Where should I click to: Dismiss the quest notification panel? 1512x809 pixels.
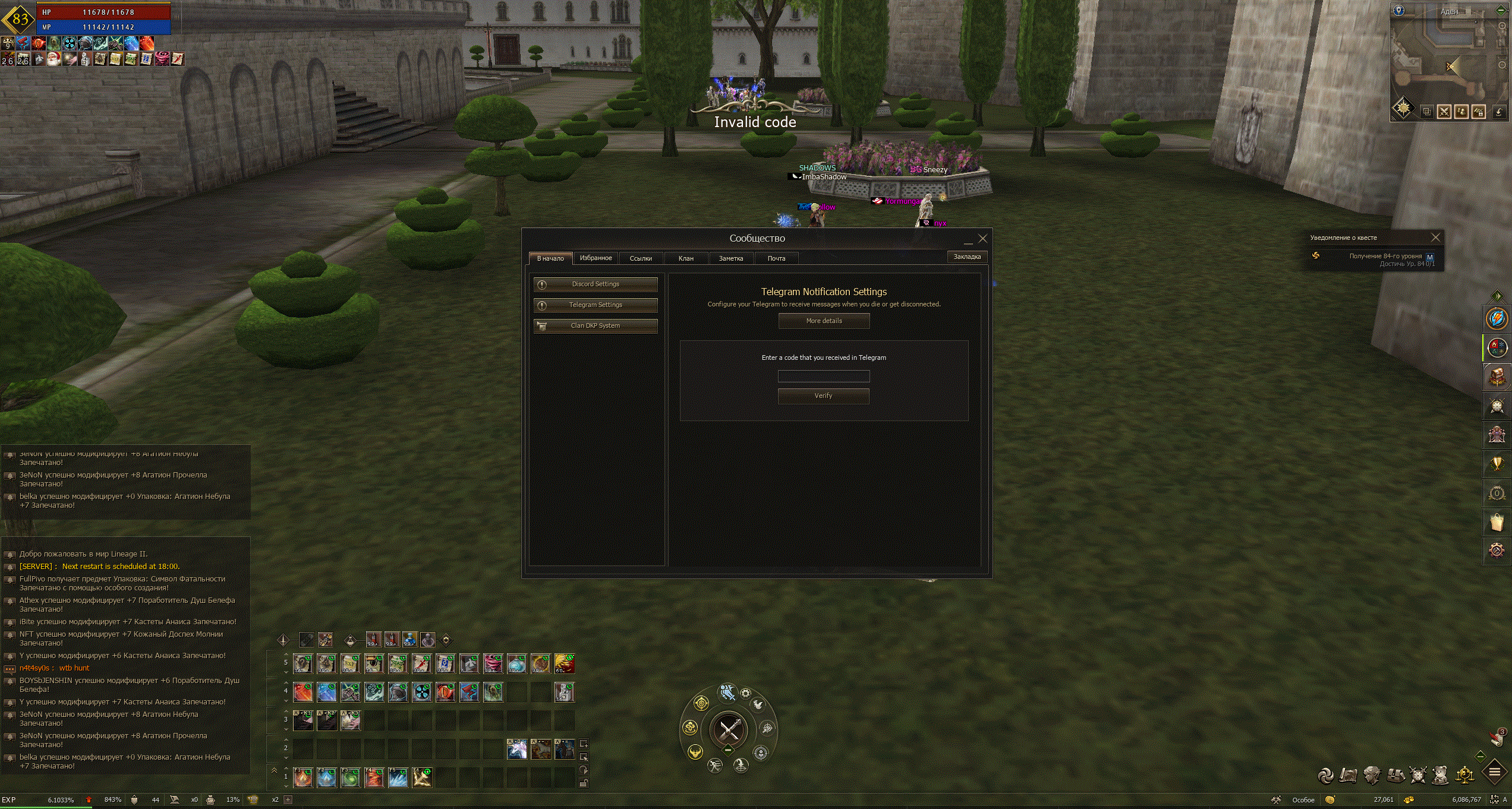(x=1435, y=238)
